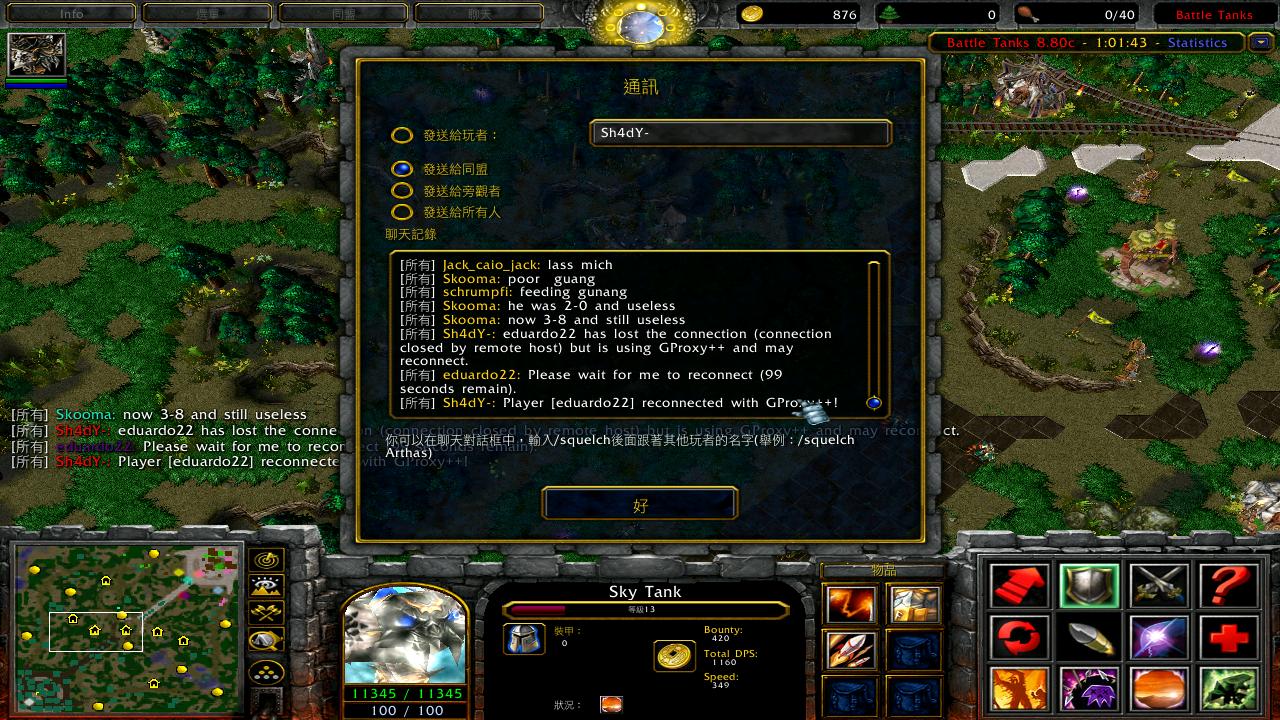Click the Sky Tank unit portrait
The width and height of the screenshot is (1280, 720).
point(405,637)
